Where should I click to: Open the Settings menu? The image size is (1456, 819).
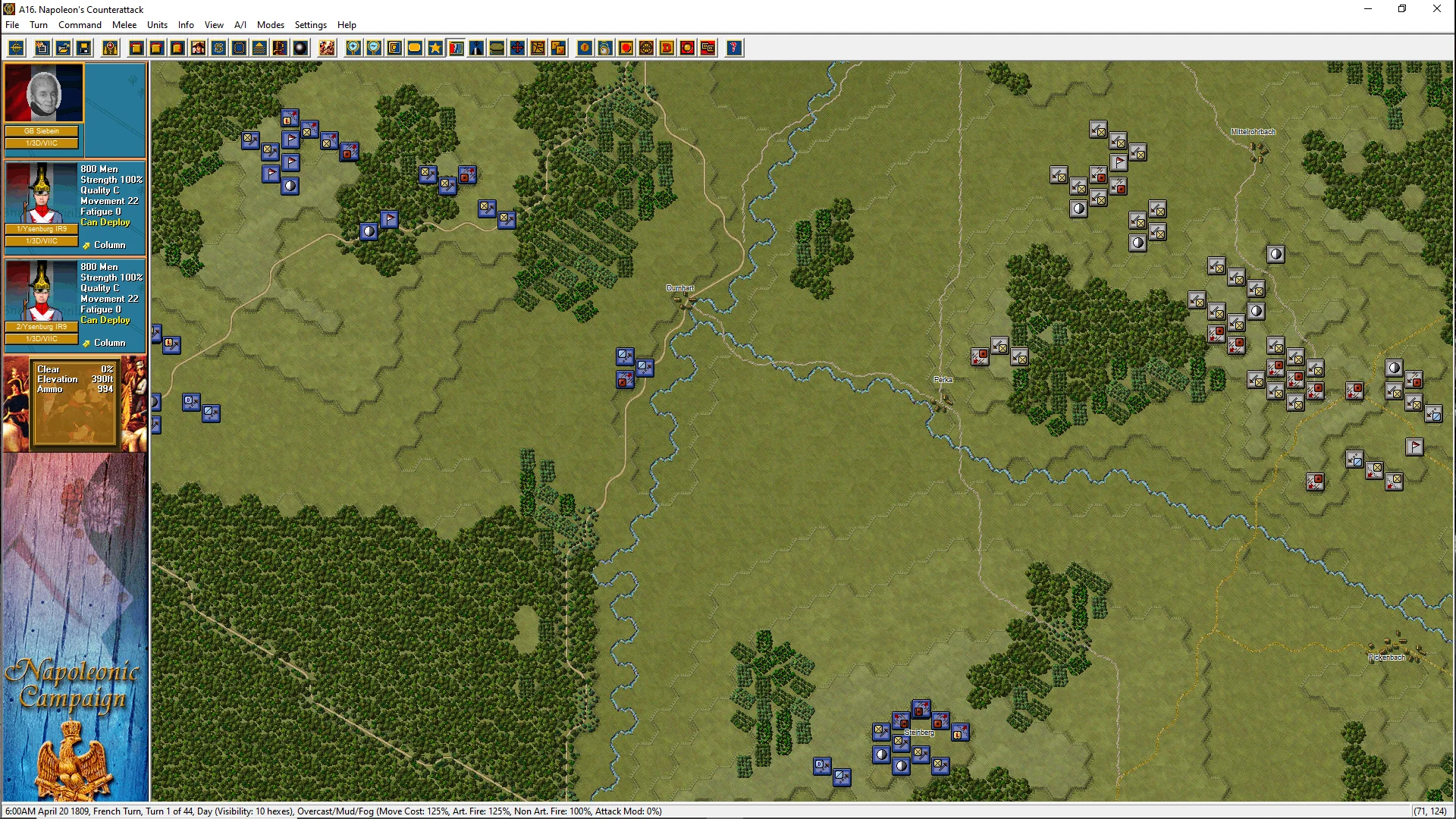(x=310, y=25)
